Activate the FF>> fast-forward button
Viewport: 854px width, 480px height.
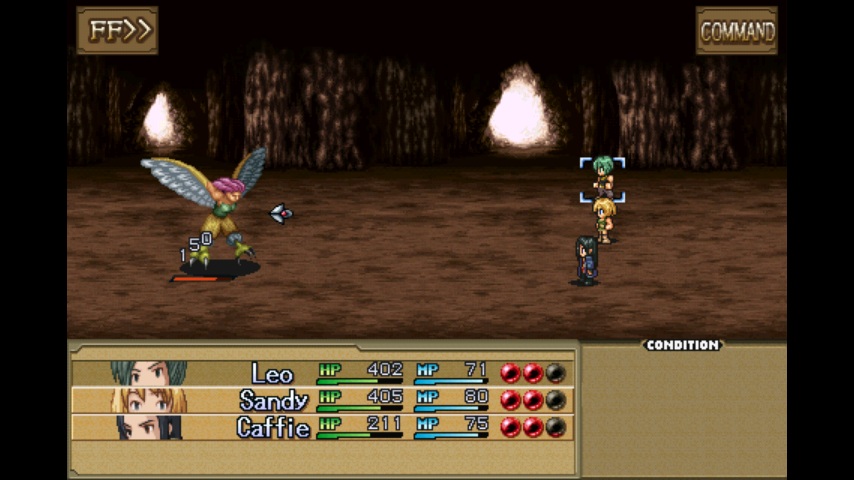coord(117,30)
